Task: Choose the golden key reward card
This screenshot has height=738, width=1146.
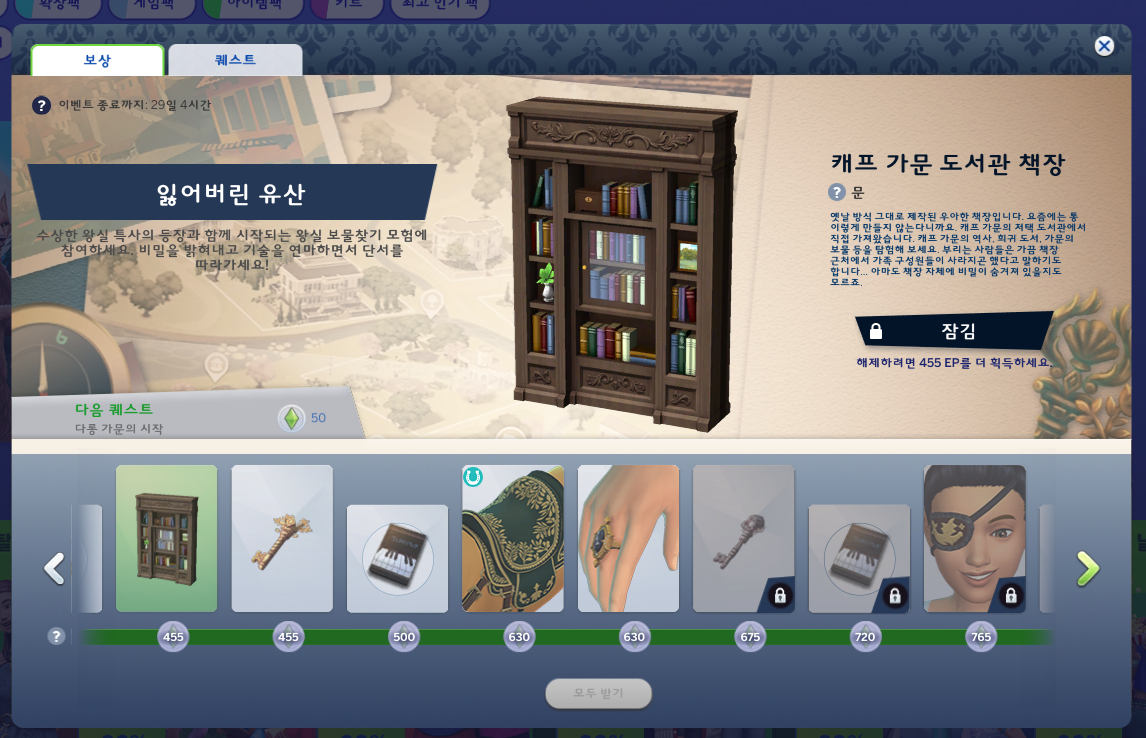Action: pyautogui.click(x=282, y=538)
